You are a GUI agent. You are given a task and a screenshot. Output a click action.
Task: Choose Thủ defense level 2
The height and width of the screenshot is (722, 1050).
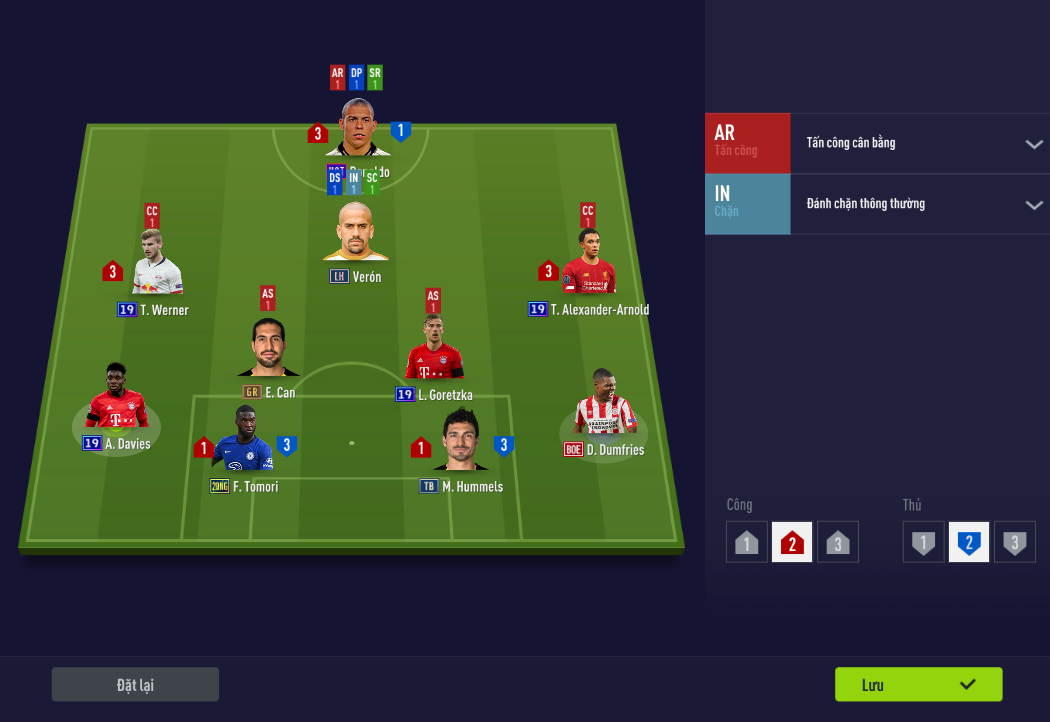968,543
